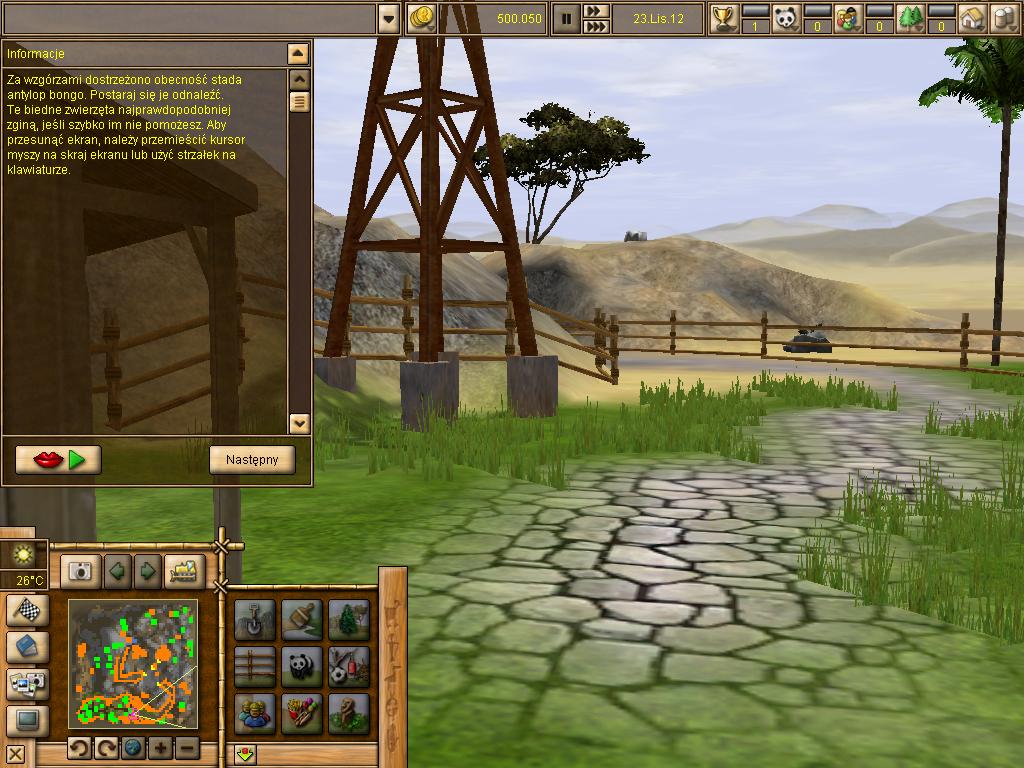Screen dimensions: 1024x768
Task: Play the voice narration with the lips button
Action: 58,459
